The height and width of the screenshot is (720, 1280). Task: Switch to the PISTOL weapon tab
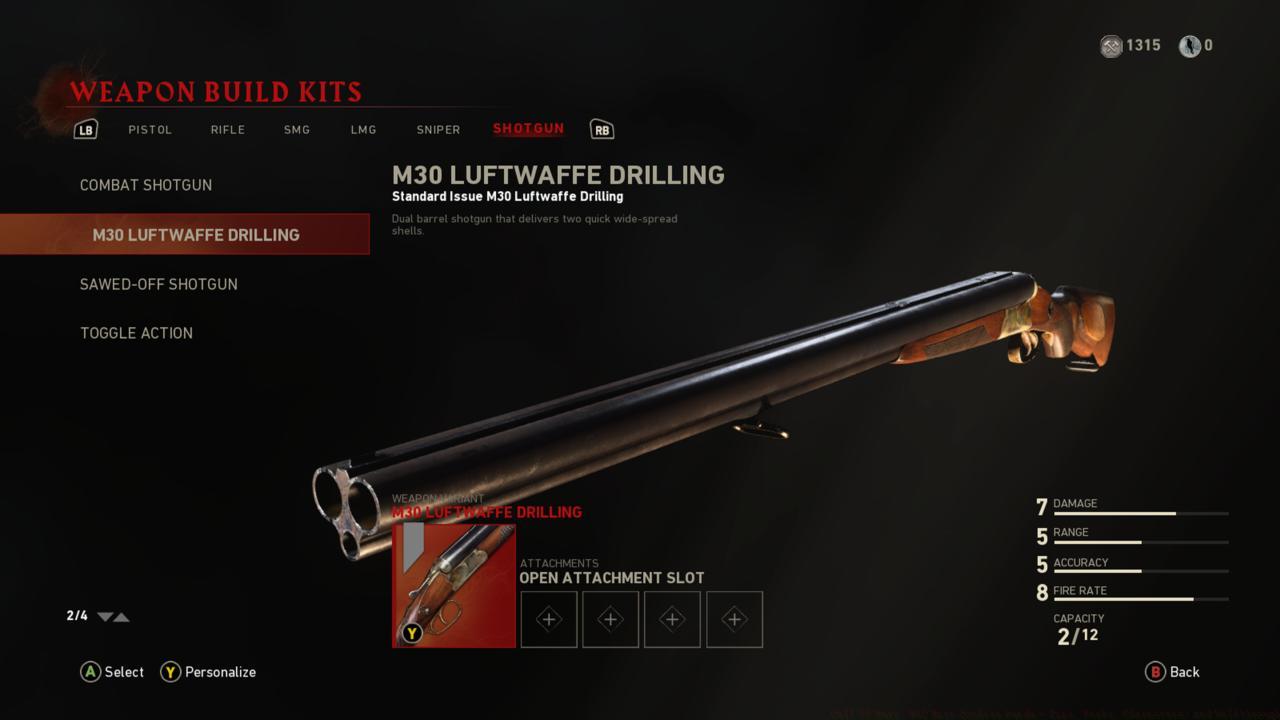tap(150, 129)
